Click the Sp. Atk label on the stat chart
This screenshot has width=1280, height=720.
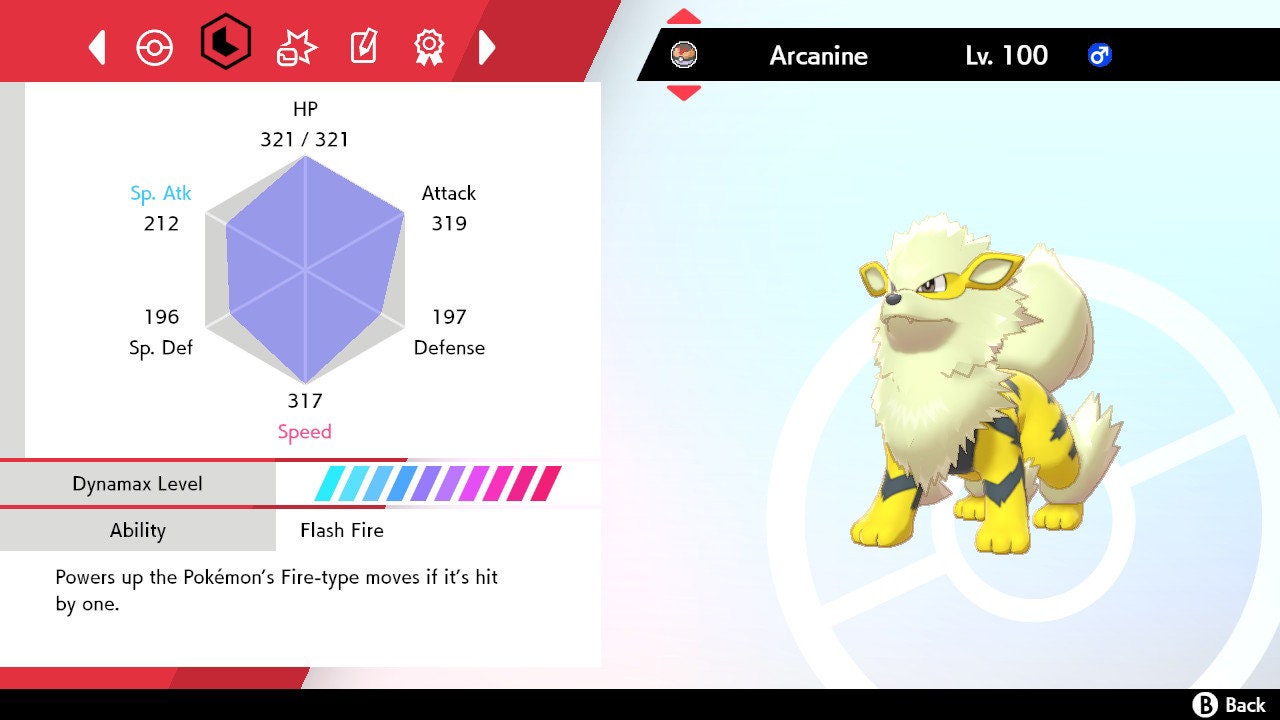(161, 193)
